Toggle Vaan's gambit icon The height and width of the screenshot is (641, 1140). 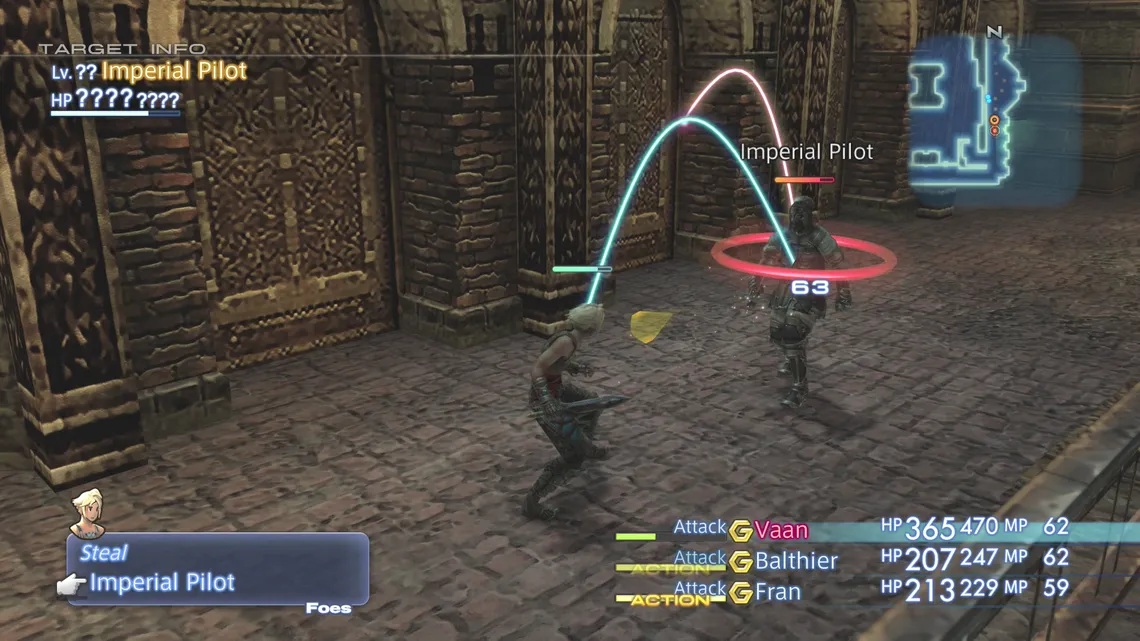[740, 531]
